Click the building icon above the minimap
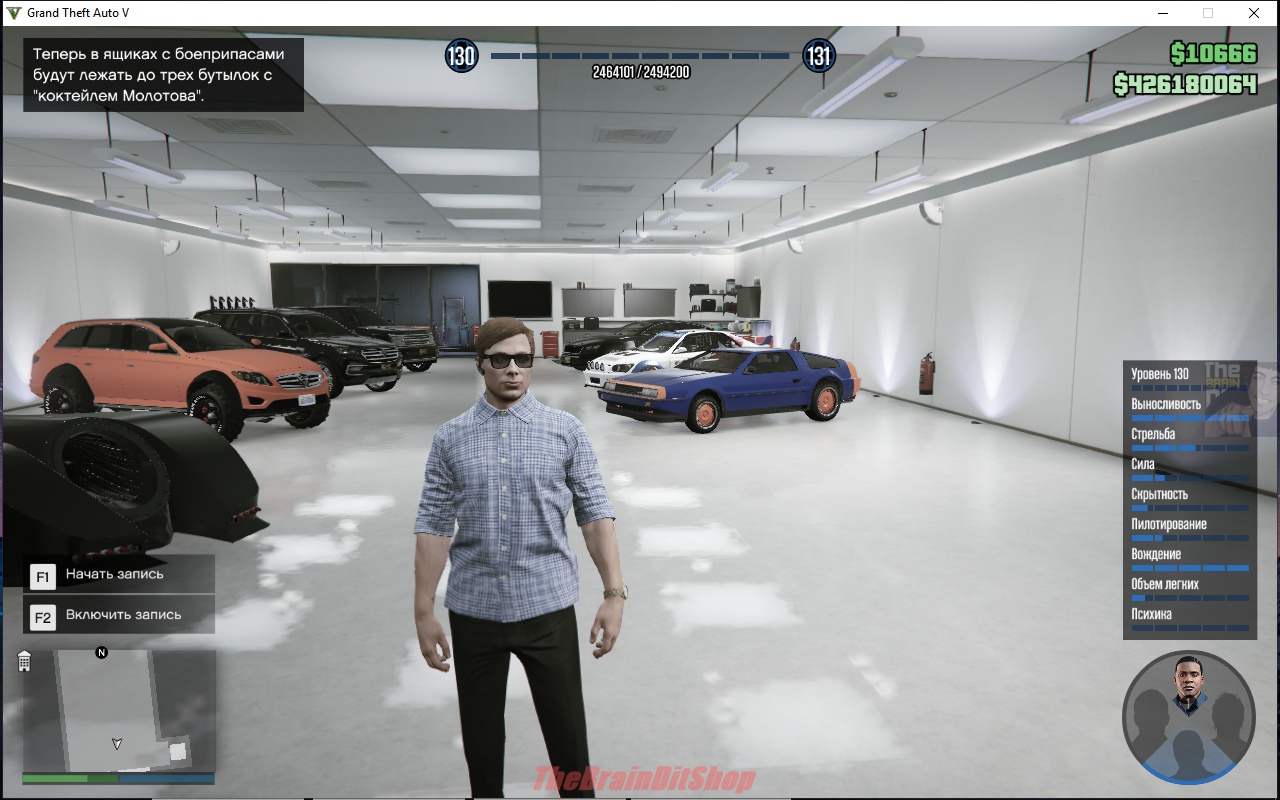The height and width of the screenshot is (800, 1280). coord(25,661)
